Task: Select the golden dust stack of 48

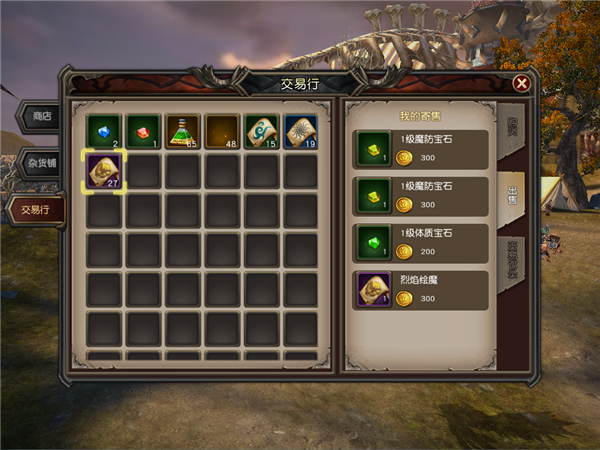Action: coord(222,131)
